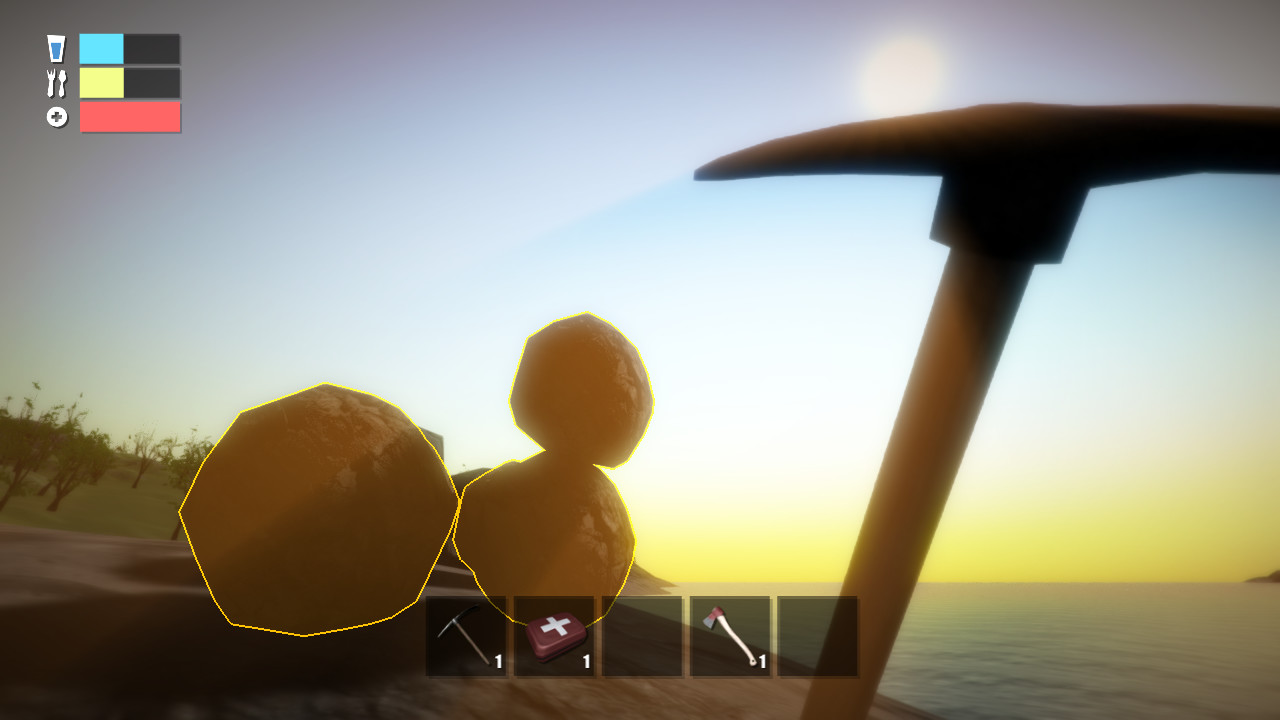This screenshot has width=1280, height=720.
Task: Click the red health bar
Action: point(130,117)
